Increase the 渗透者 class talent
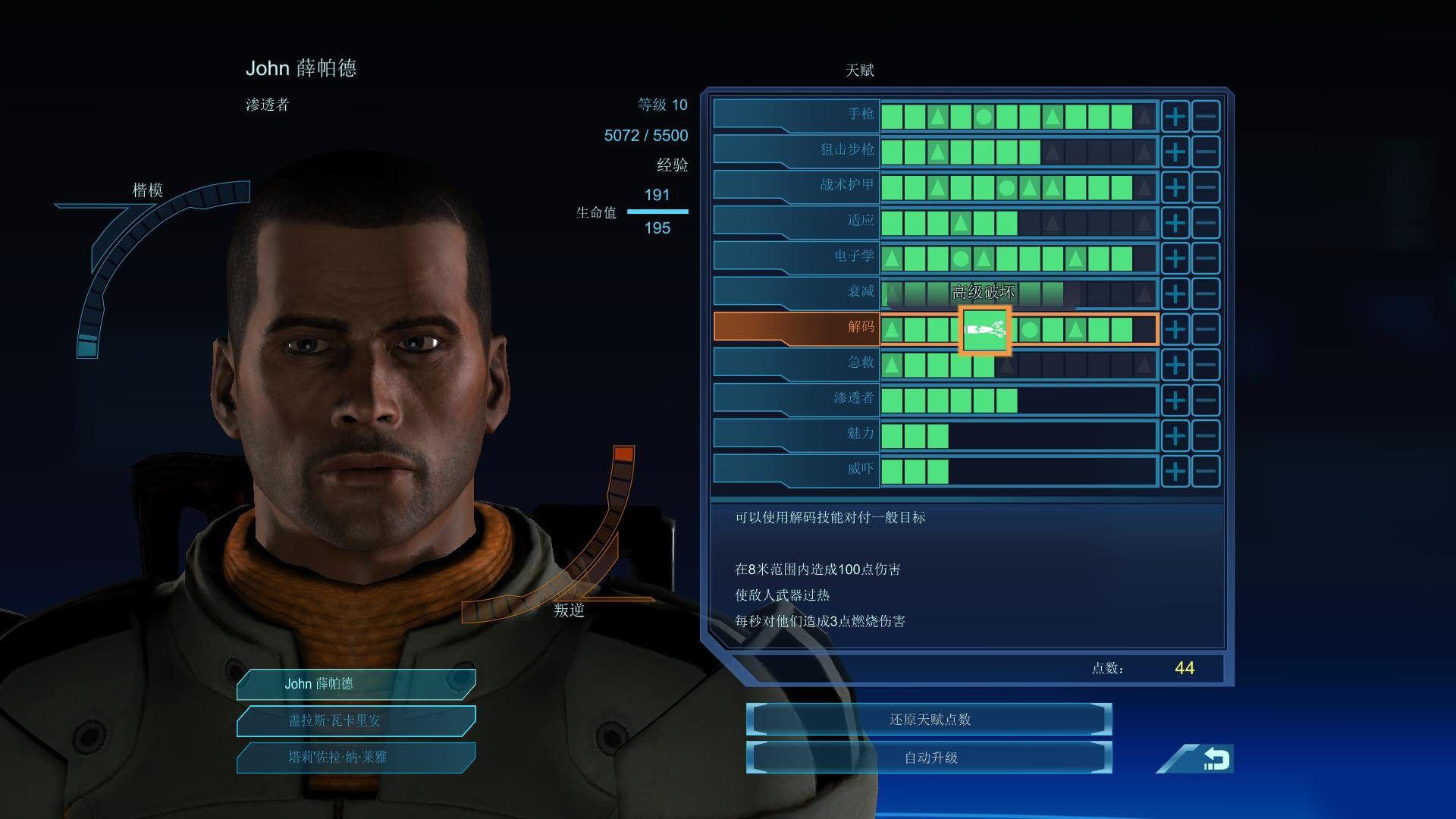The width and height of the screenshot is (1456, 819). pyautogui.click(x=1175, y=400)
